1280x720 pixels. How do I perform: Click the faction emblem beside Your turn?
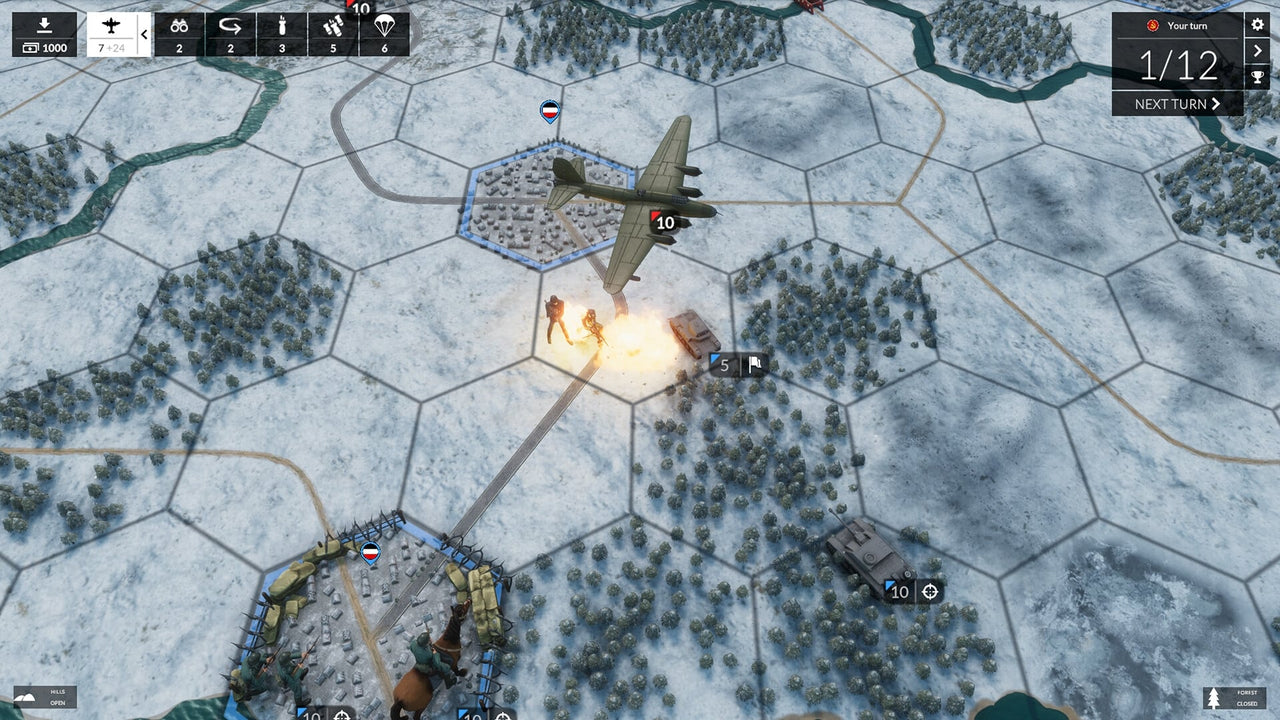[x=1152, y=25]
